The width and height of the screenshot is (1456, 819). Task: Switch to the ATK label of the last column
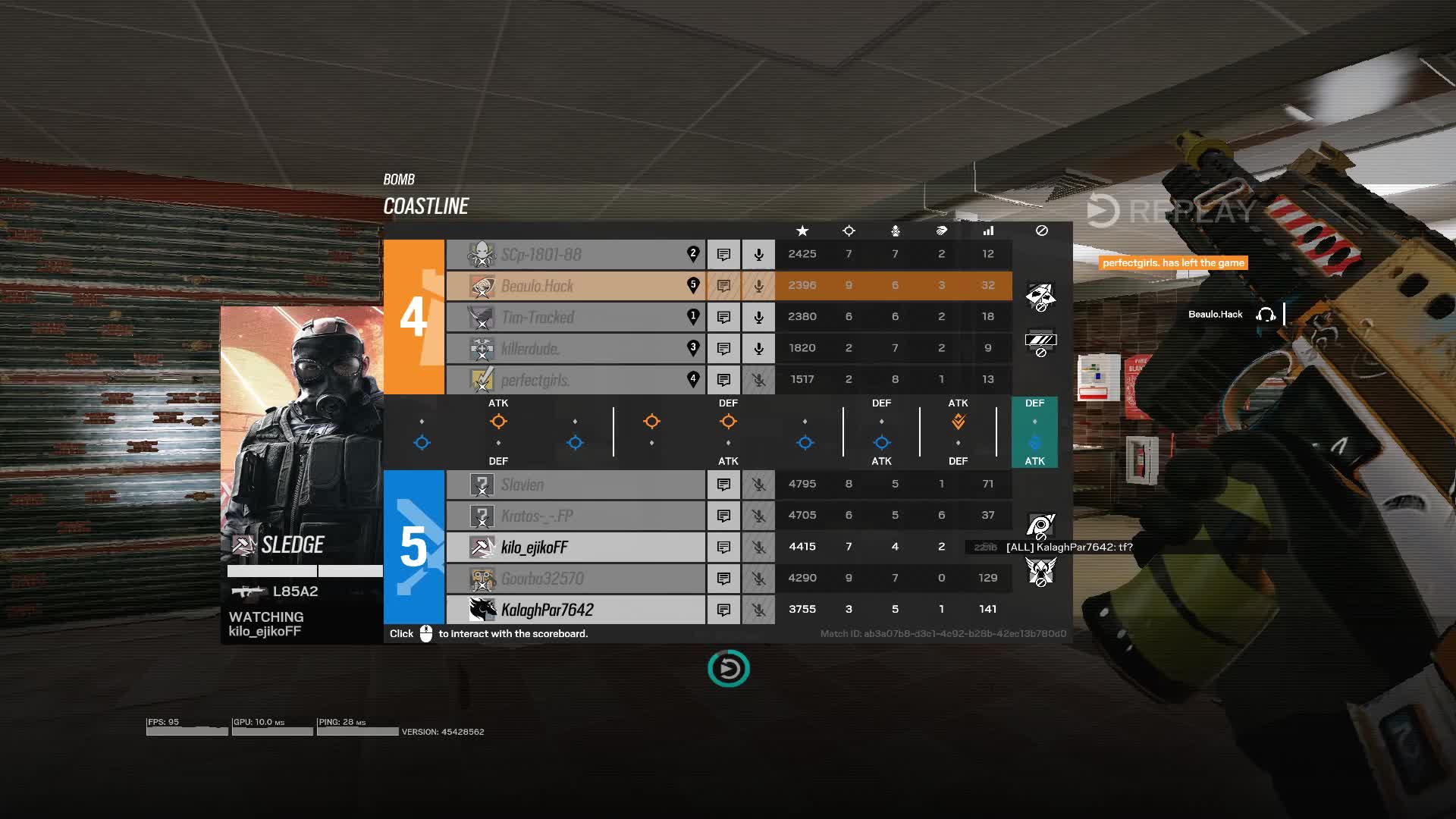(x=1034, y=460)
